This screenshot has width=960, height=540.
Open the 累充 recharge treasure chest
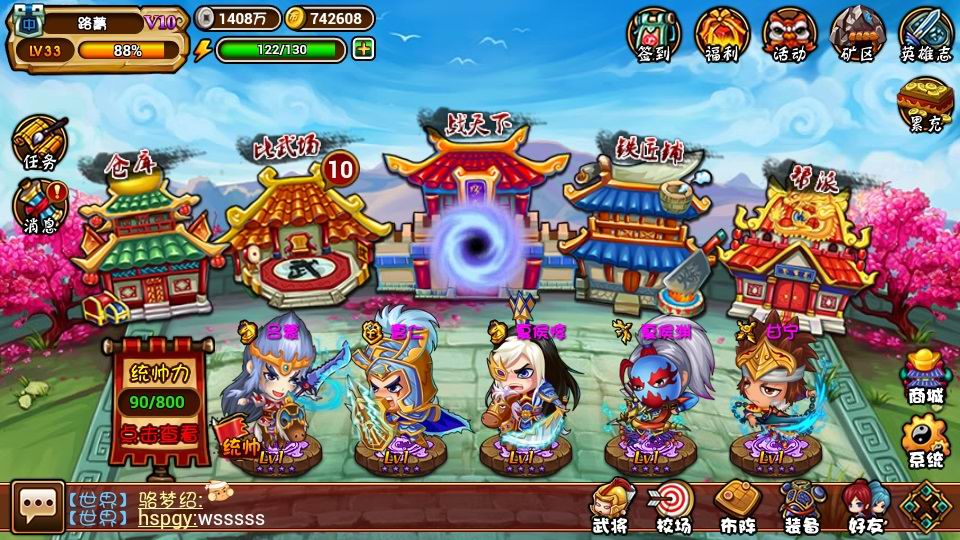click(x=925, y=105)
